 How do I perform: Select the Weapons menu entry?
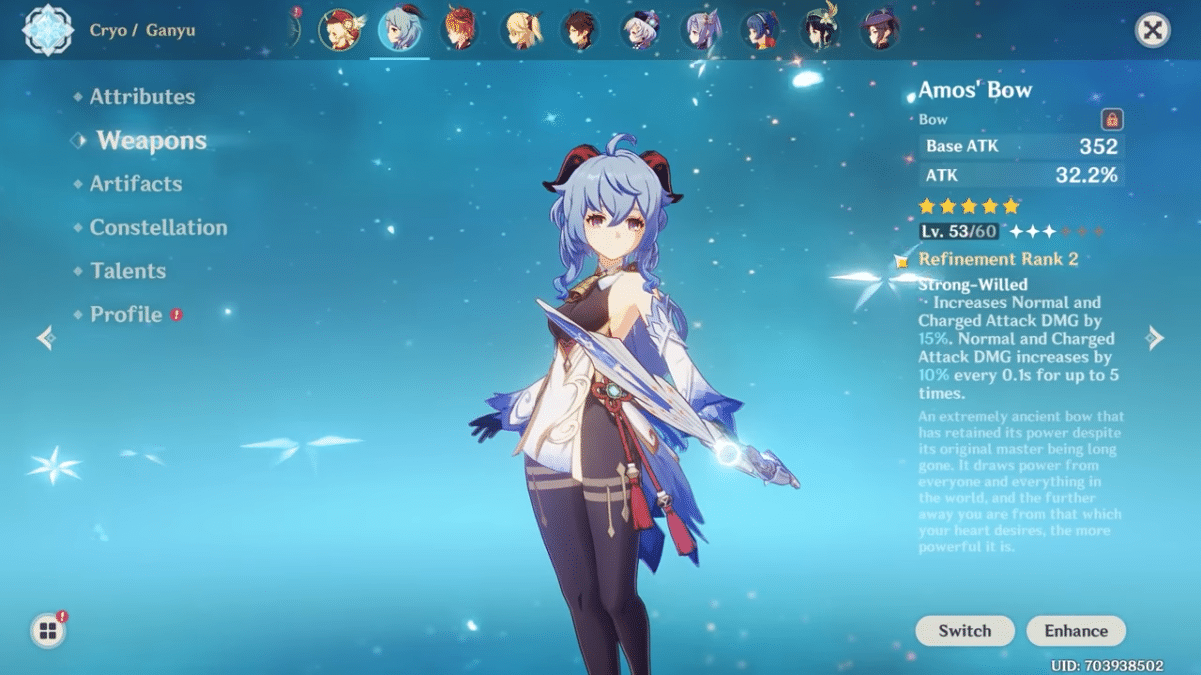[151, 141]
